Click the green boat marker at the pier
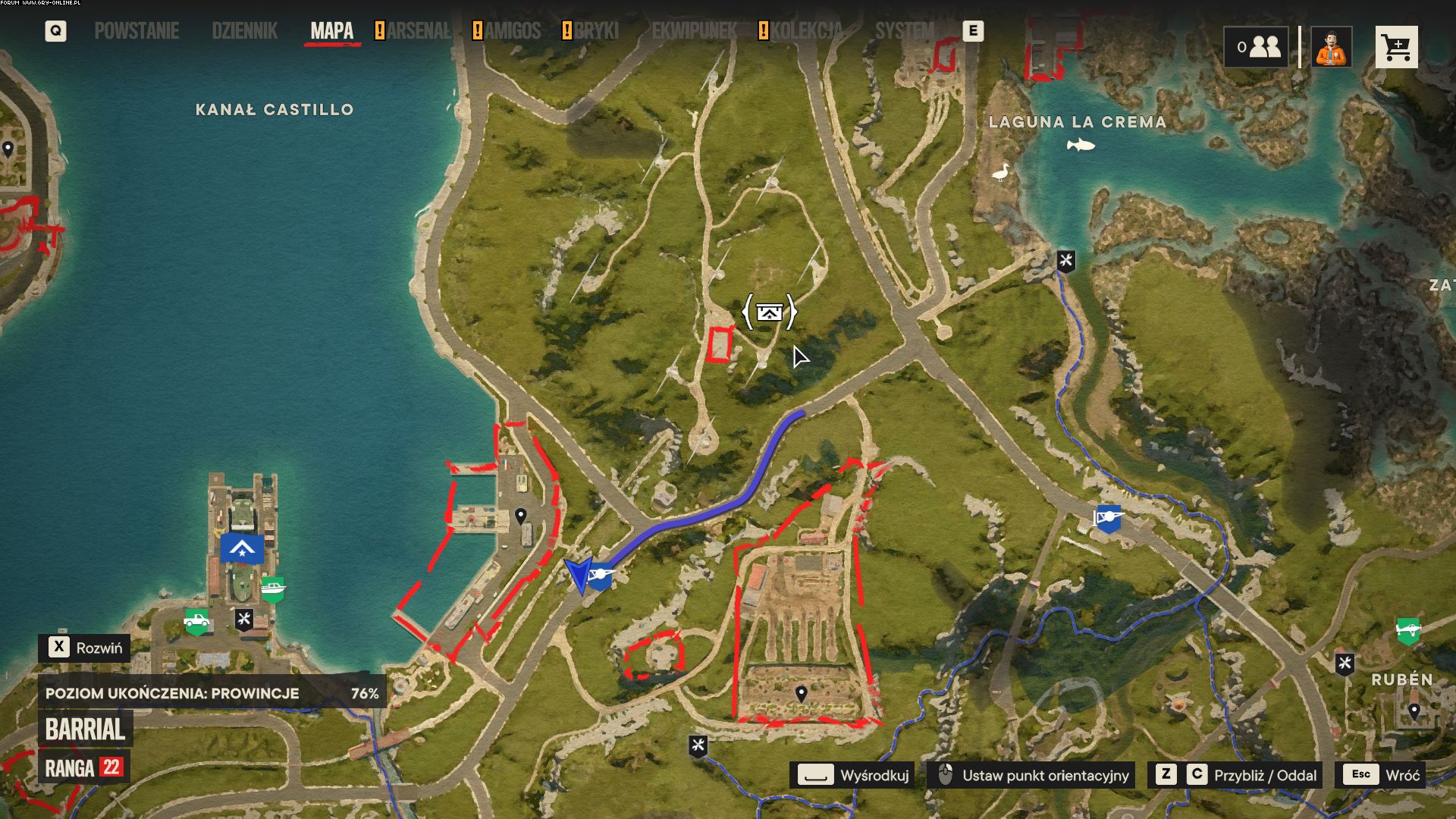 pos(272,588)
